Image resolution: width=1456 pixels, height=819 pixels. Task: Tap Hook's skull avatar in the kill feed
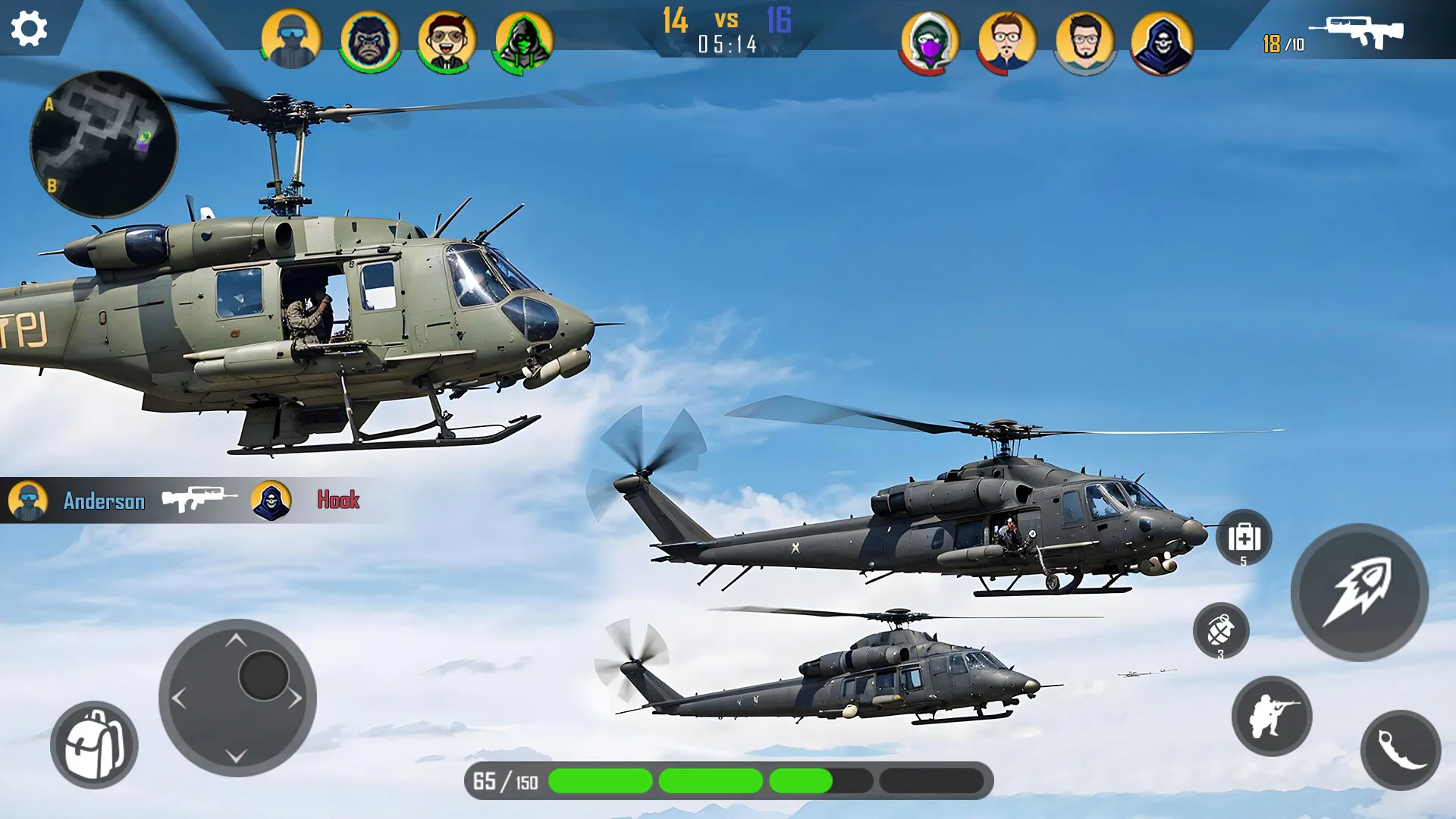275,500
